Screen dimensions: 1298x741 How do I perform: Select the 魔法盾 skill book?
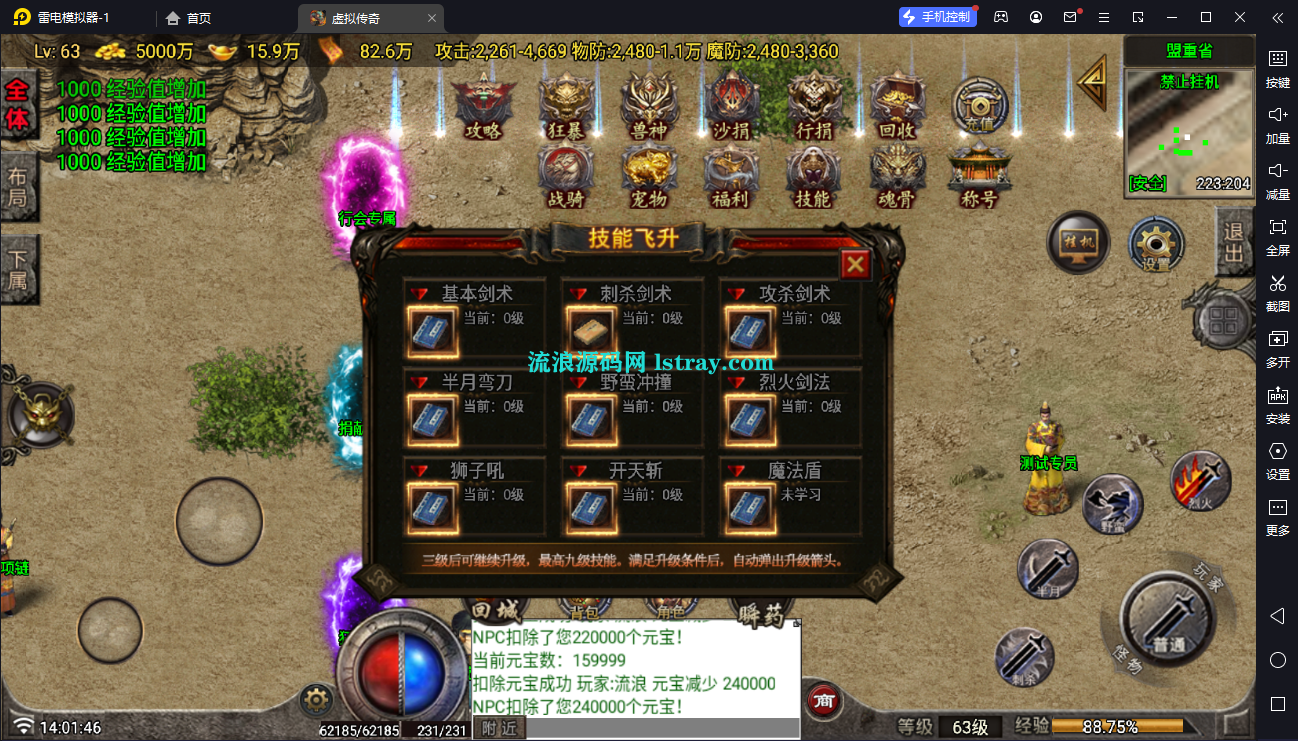click(x=749, y=507)
